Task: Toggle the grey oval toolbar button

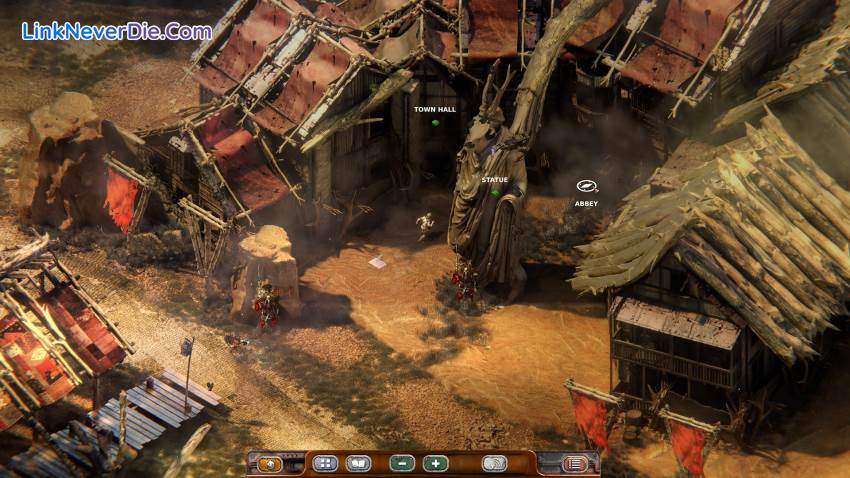Action: [x=494, y=463]
